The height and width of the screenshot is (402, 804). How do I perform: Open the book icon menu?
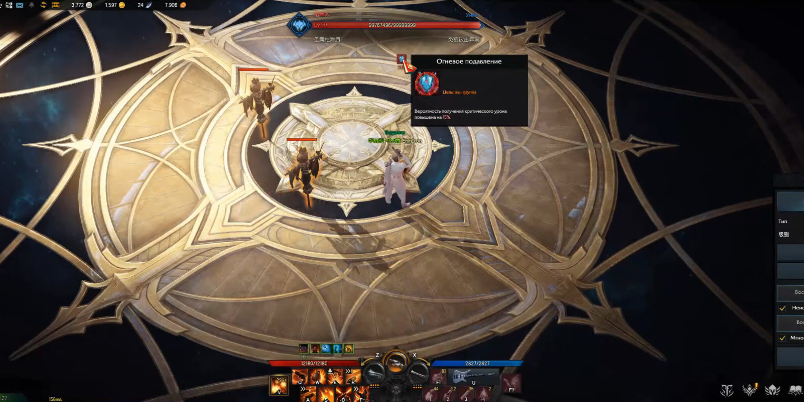point(796,388)
